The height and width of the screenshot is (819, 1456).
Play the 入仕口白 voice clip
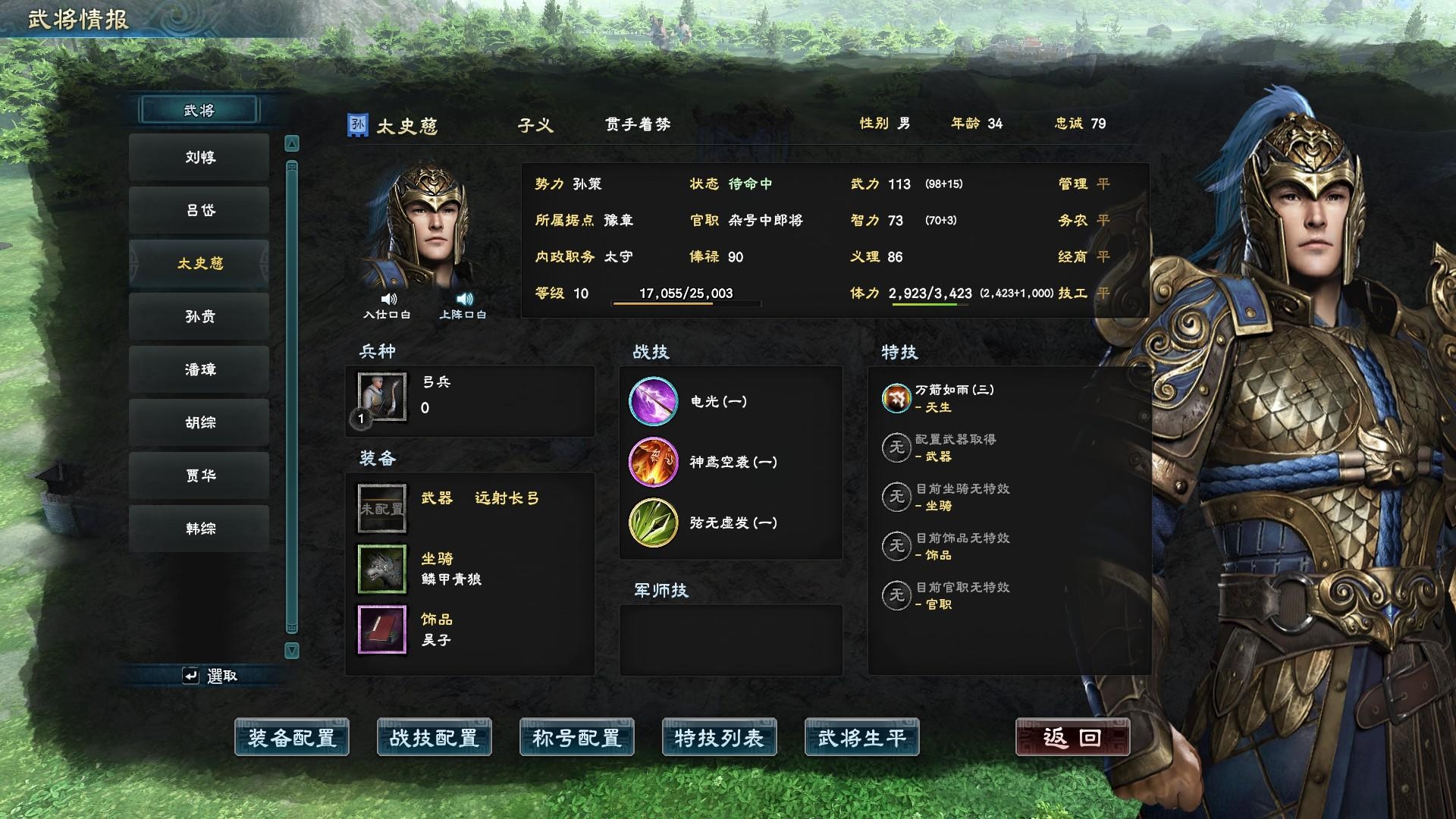point(388,299)
